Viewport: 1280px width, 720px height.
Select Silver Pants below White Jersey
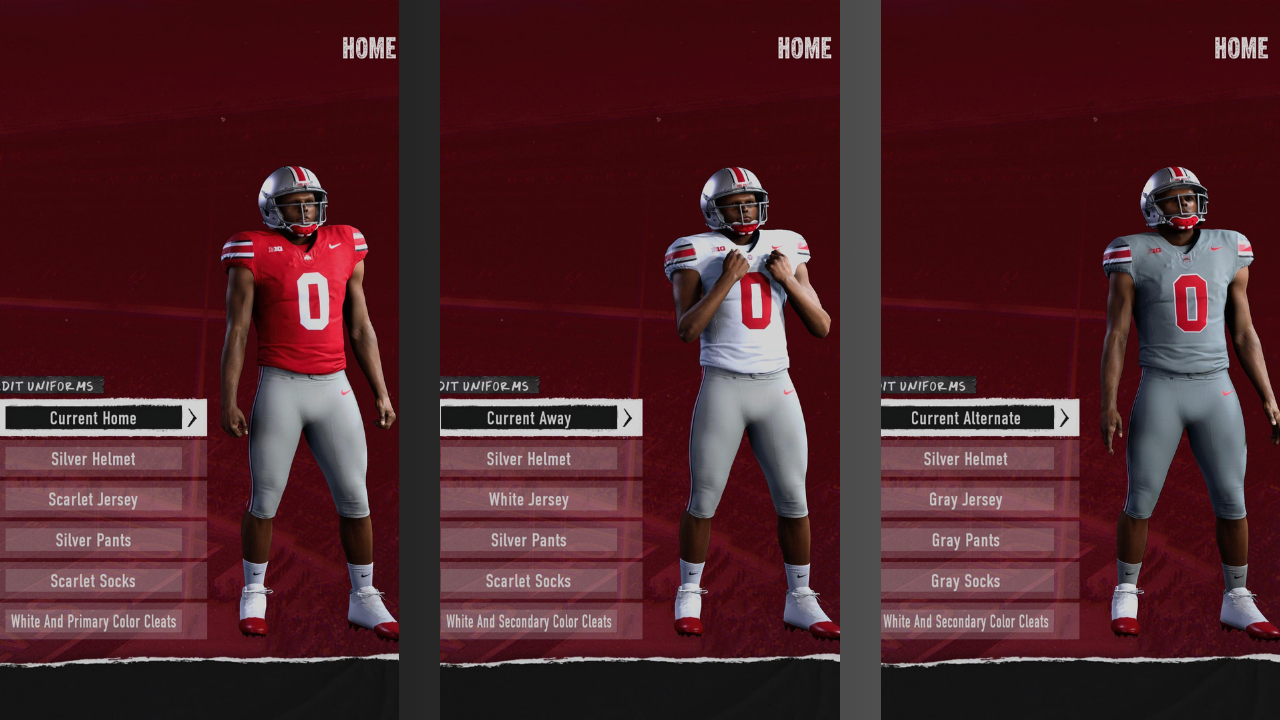click(529, 540)
